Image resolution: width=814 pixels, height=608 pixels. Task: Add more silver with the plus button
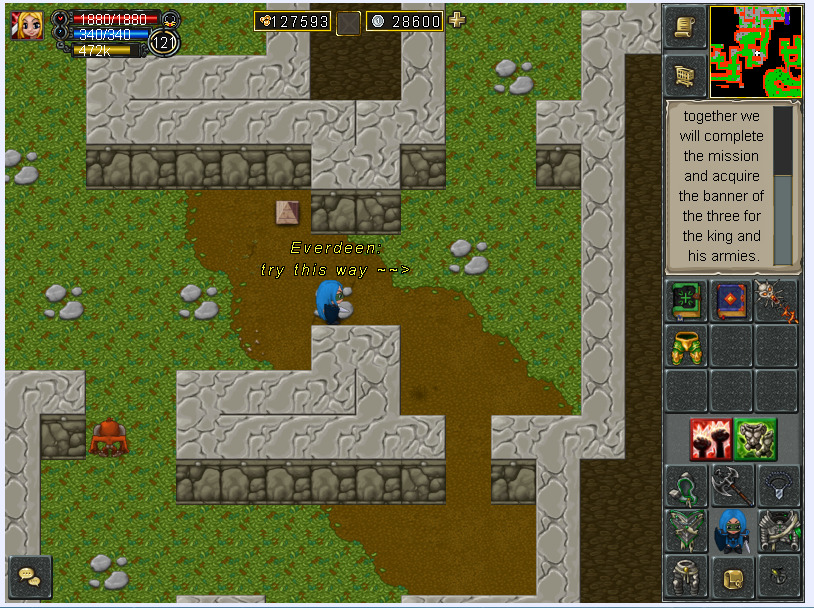point(457,20)
